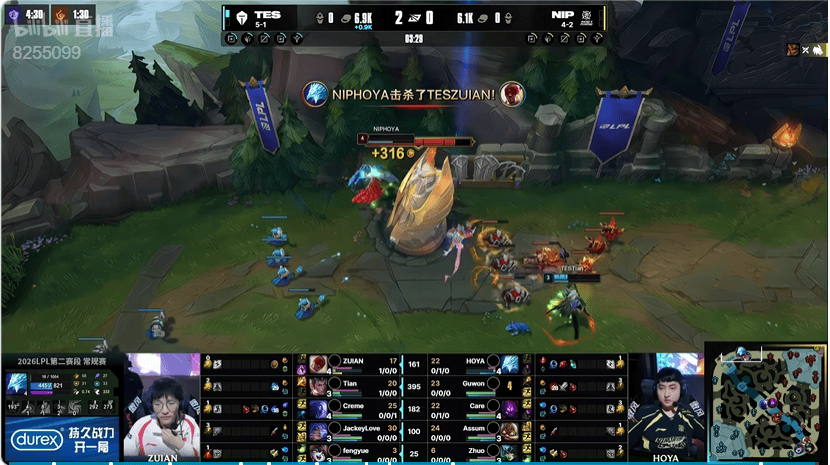The height and width of the screenshot is (465, 830).
Task: Click Assum's champion portrait
Action: [x=510, y=431]
